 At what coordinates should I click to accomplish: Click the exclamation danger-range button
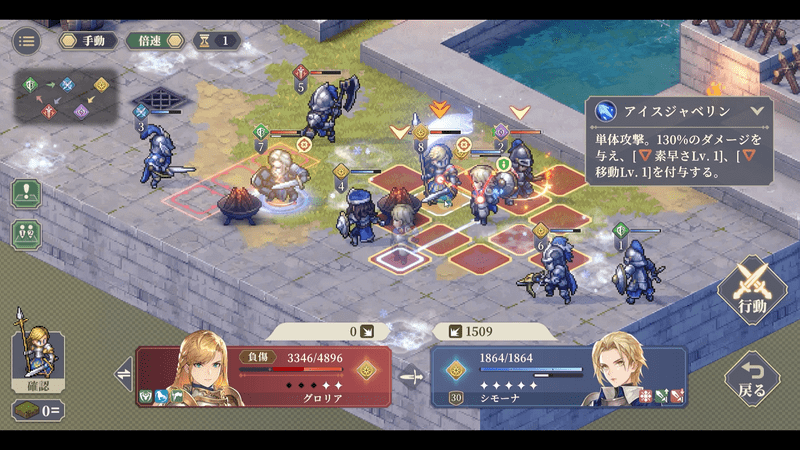(25, 192)
